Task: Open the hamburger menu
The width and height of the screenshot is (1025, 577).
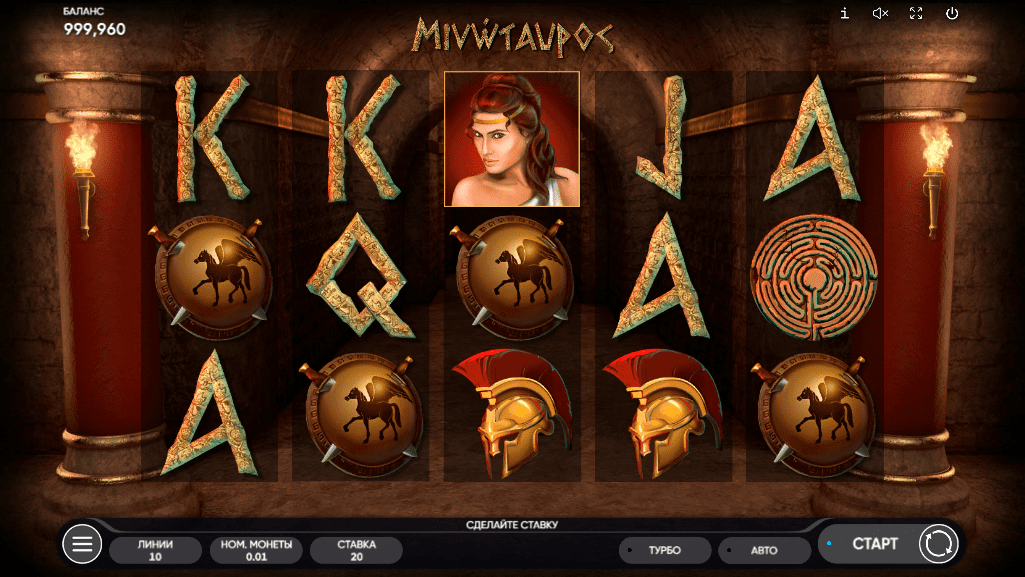Action: tap(82, 544)
